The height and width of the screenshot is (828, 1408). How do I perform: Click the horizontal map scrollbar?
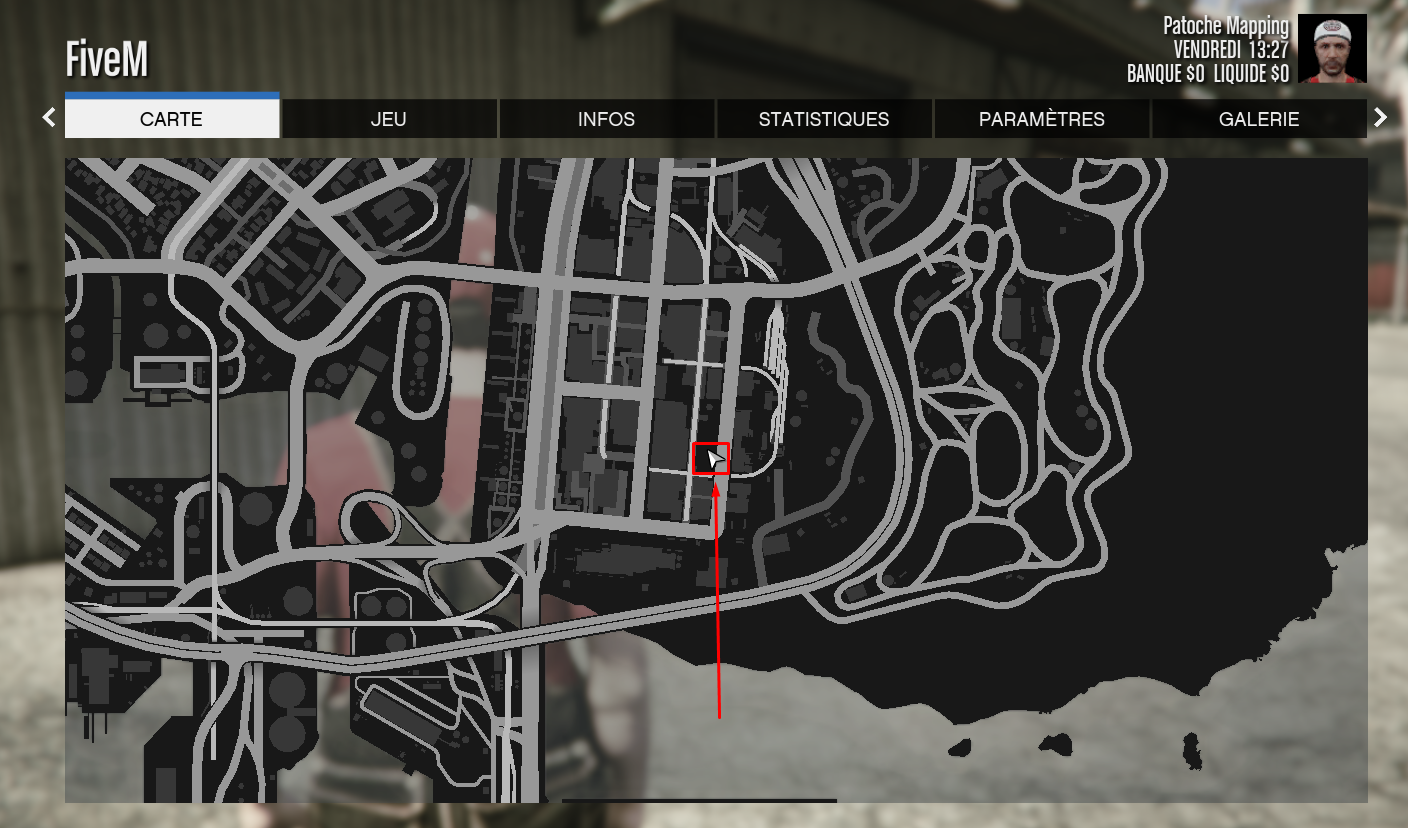pos(698,800)
